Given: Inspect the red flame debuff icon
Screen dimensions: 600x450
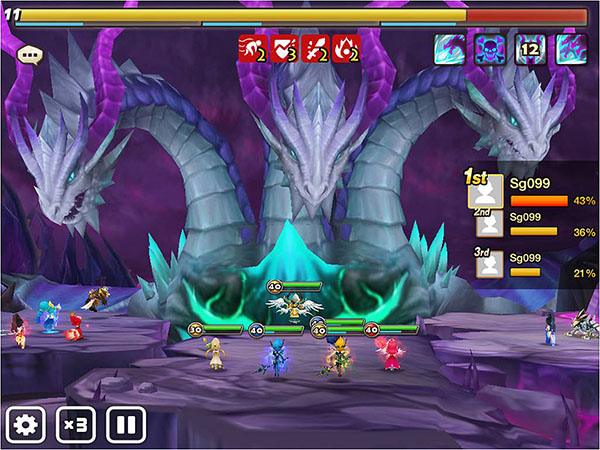Looking at the screenshot, I should (x=347, y=49).
